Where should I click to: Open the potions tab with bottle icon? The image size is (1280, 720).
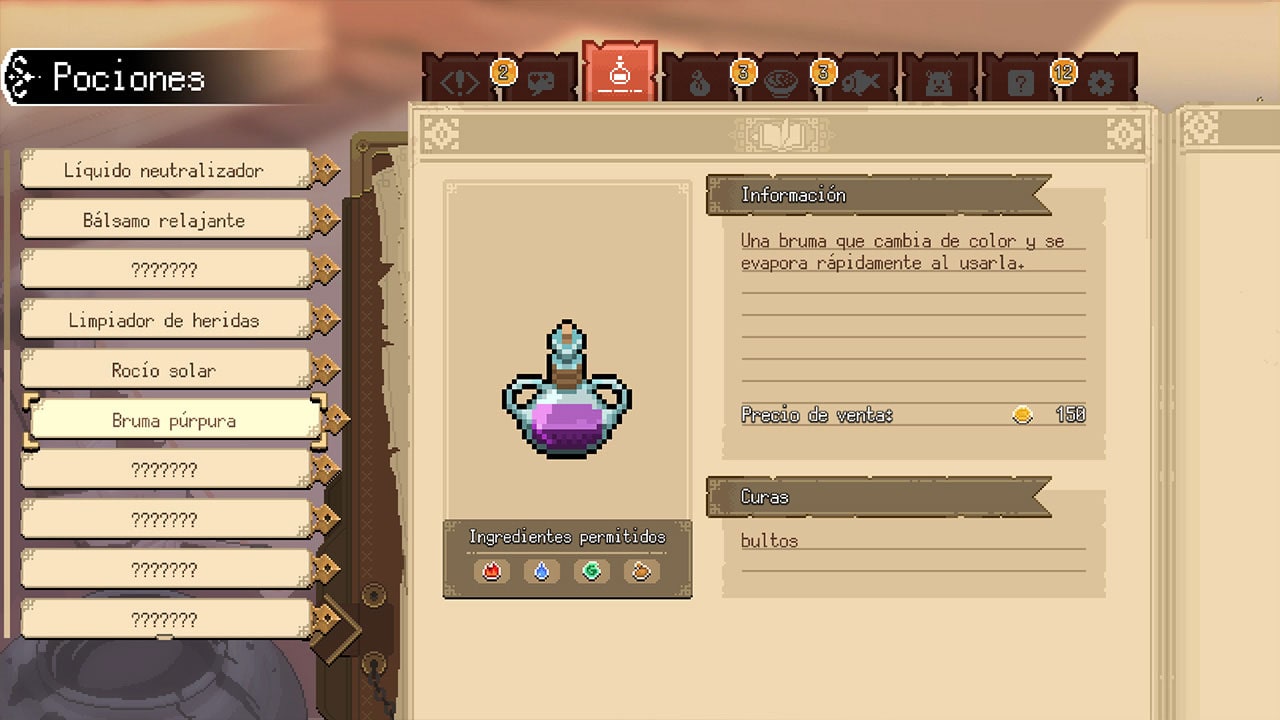(x=620, y=75)
